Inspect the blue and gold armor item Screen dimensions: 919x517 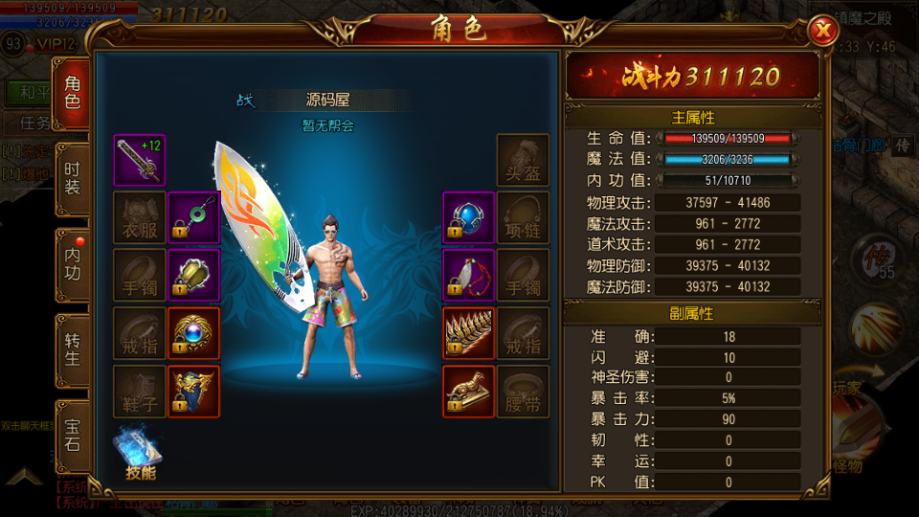(193, 391)
